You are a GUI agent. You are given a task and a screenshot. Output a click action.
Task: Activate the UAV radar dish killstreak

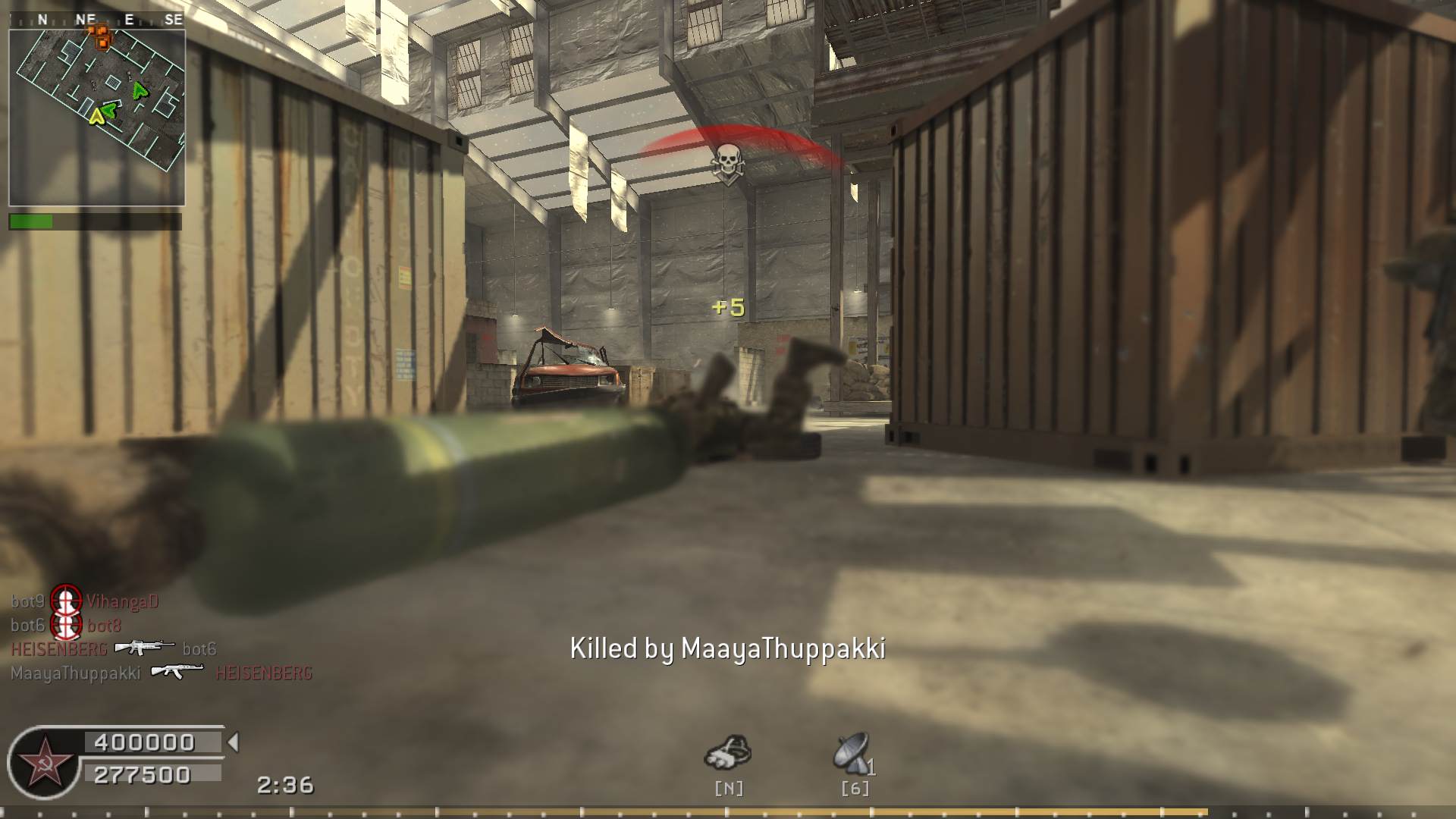[852, 753]
